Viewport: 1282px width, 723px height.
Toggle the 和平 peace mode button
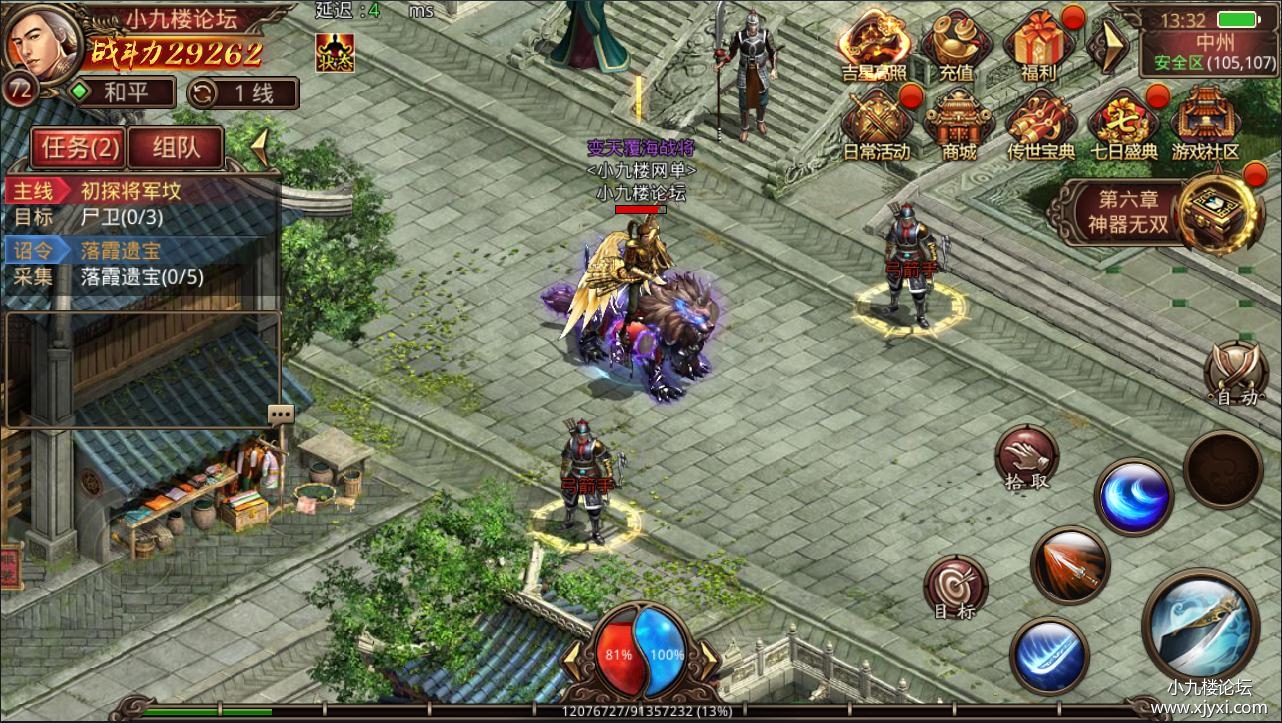pos(120,93)
